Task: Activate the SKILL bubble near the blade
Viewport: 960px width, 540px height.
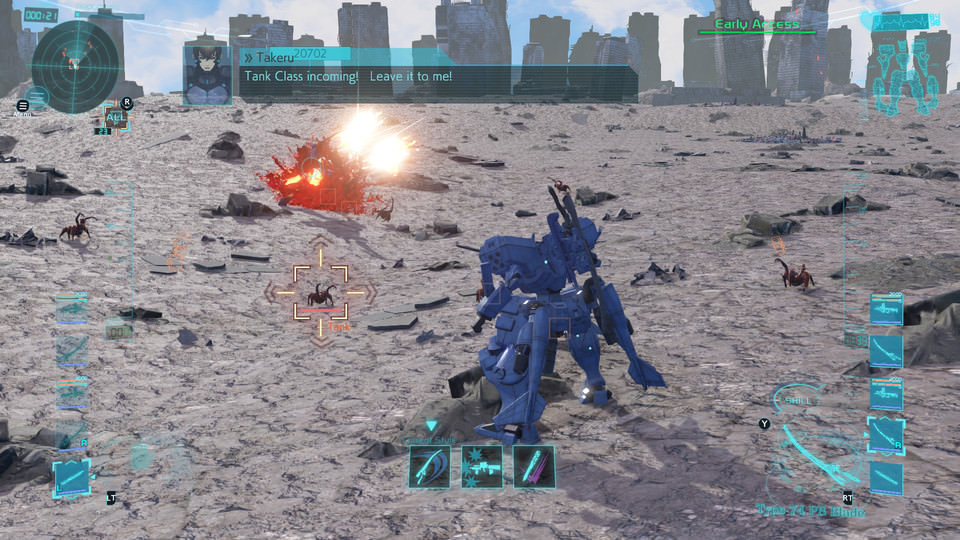Action: (x=799, y=401)
